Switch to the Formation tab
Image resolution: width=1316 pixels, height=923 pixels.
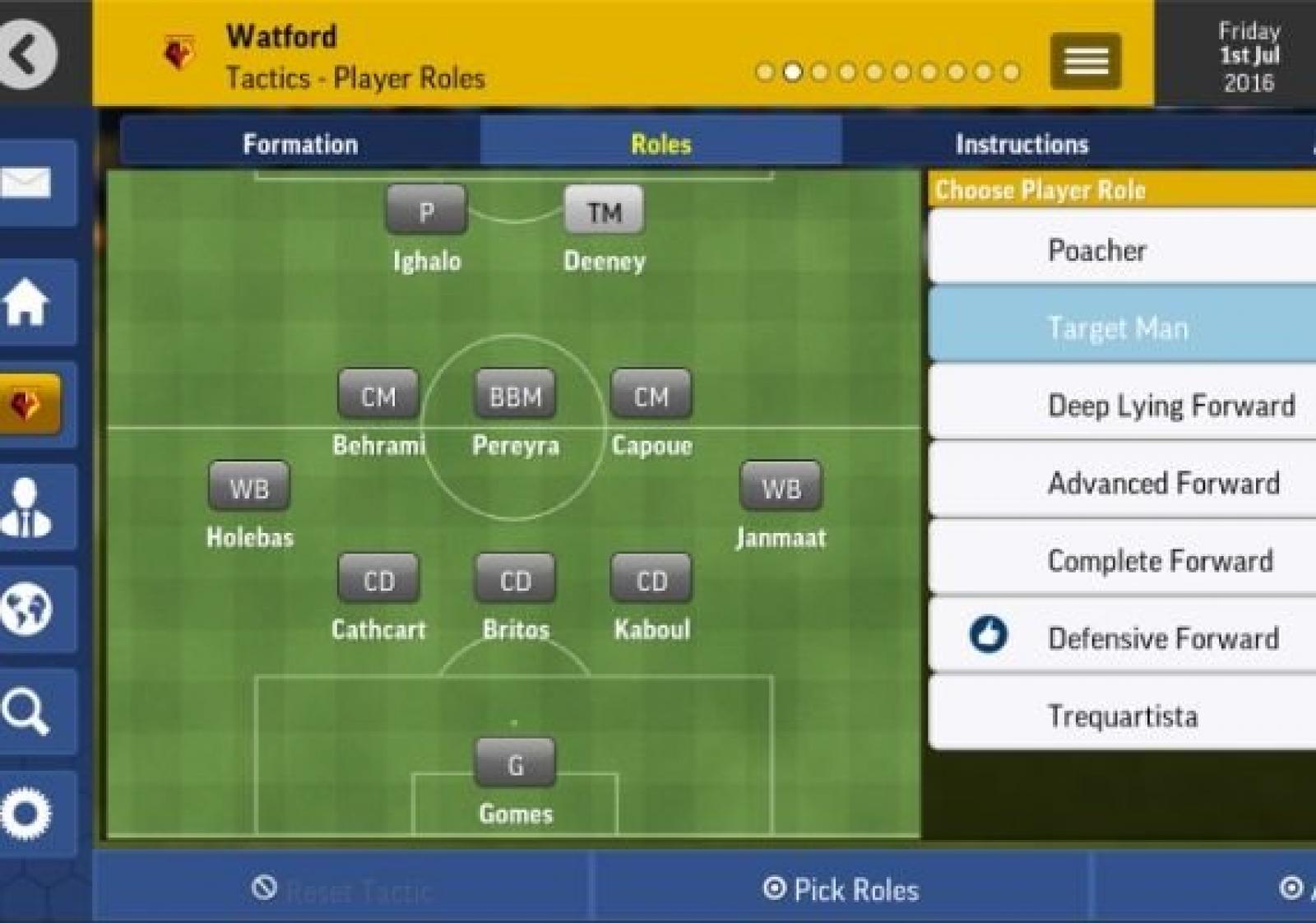pyautogui.click(x=300, y=144)
